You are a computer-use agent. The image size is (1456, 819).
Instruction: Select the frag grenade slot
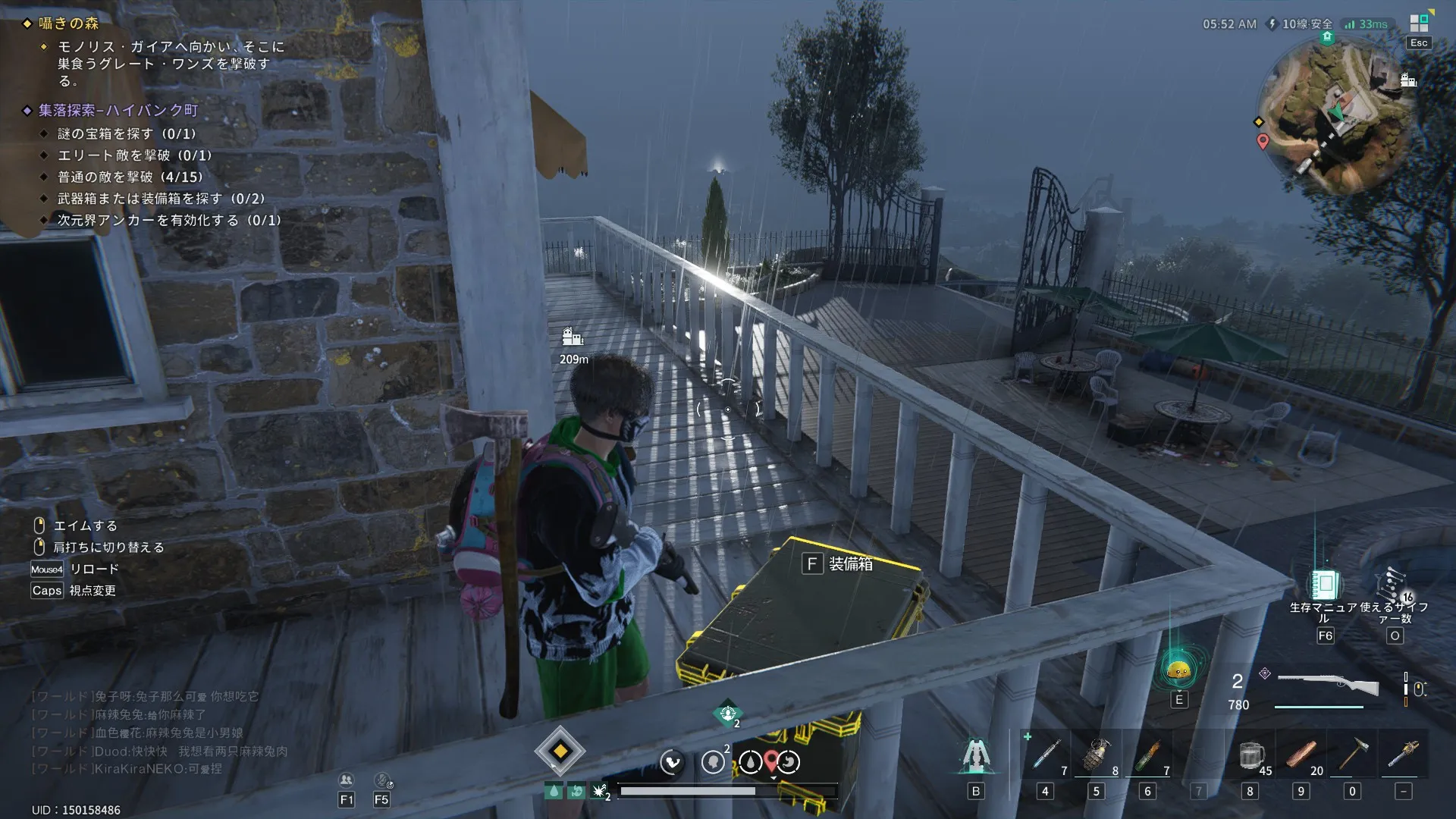coord(1096,755)
